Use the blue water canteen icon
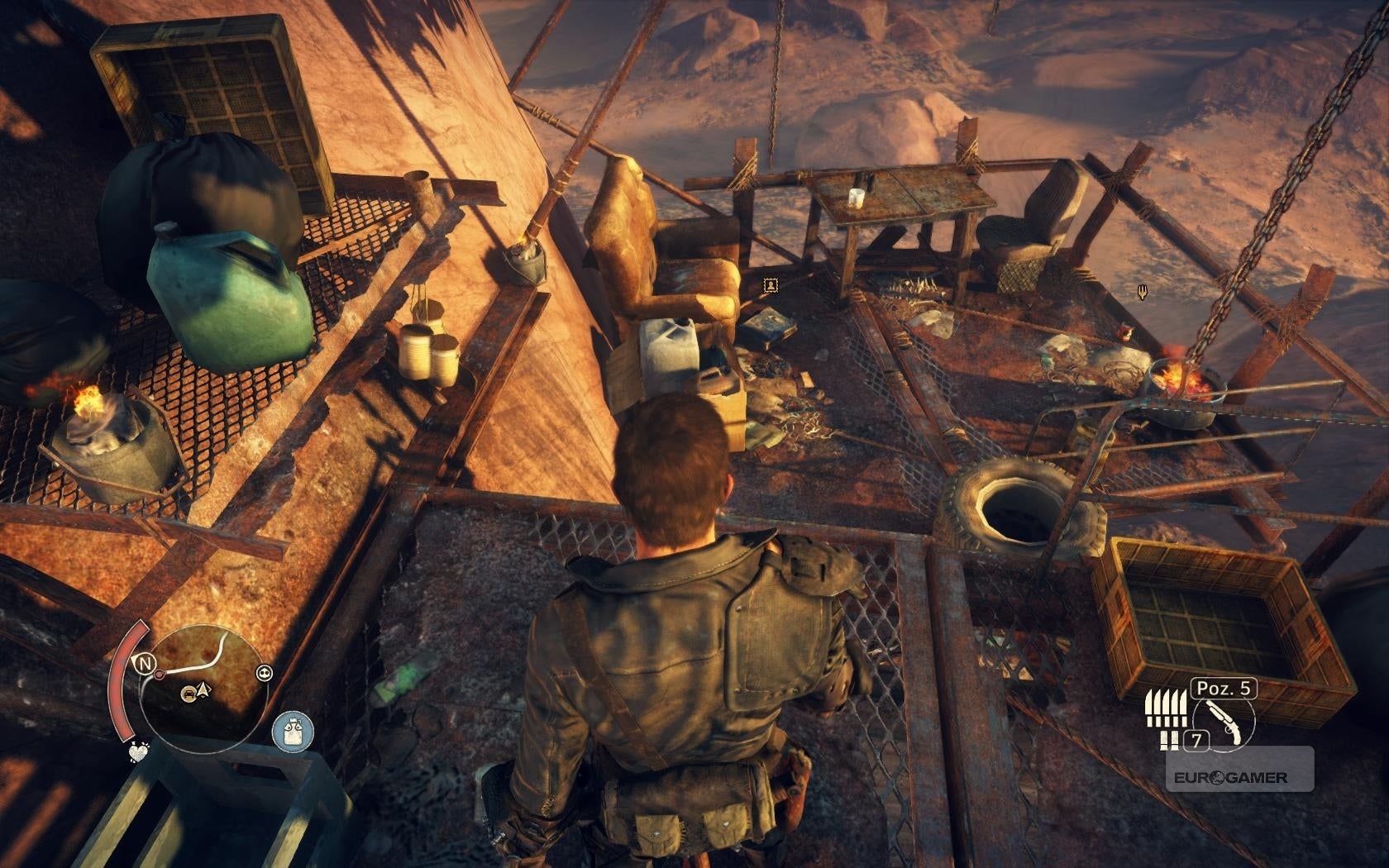This screenshot has width=1389, height=868. (294, 732)
